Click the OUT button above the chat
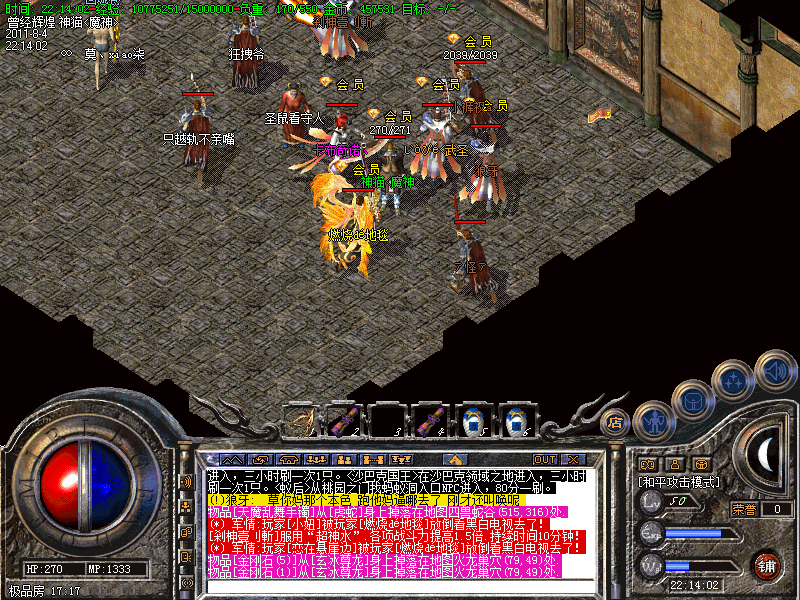Viewport: 800px width, 600px height. 544,459
